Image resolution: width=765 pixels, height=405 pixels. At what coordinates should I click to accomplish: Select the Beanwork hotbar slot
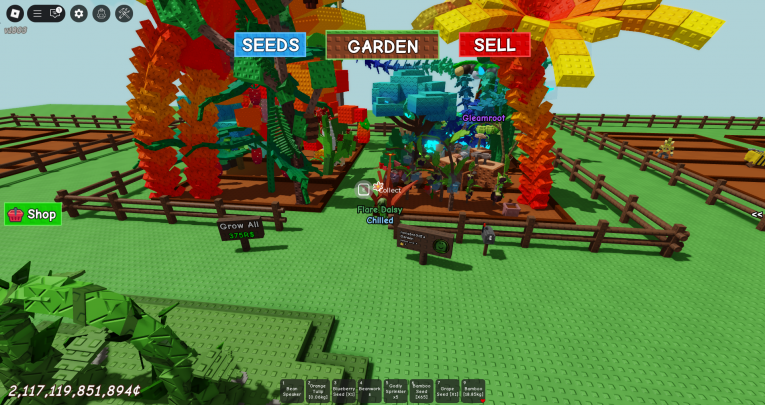pos(370,391)
